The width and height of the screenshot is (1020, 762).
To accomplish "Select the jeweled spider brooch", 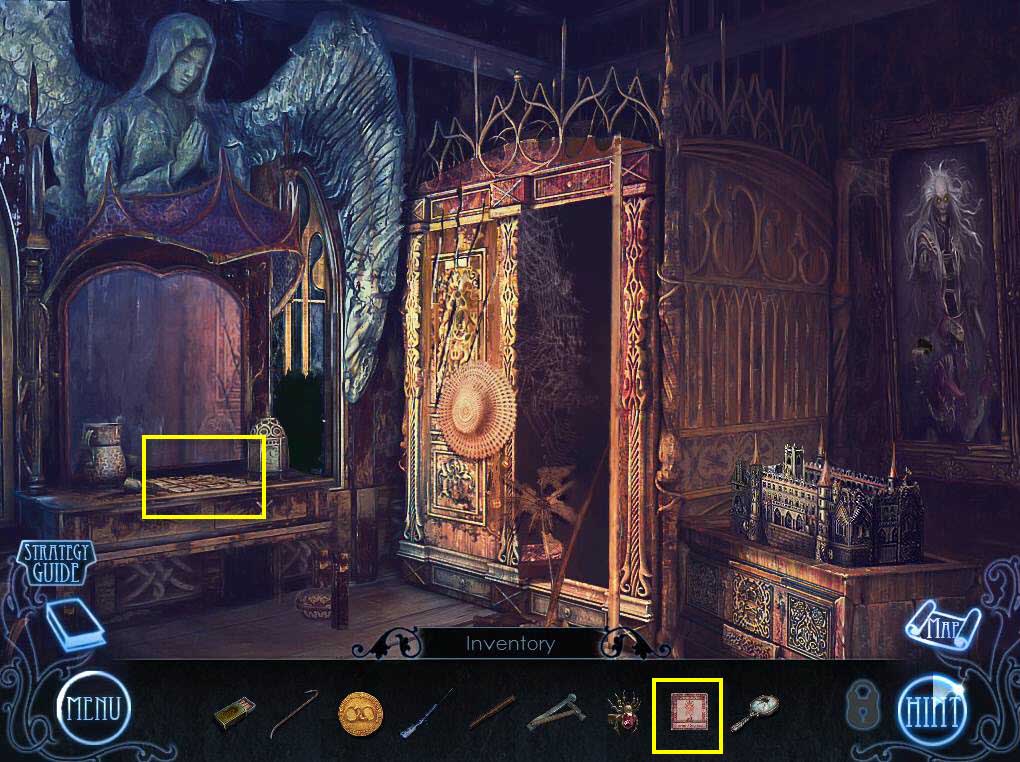I will (x=624, y=713).
